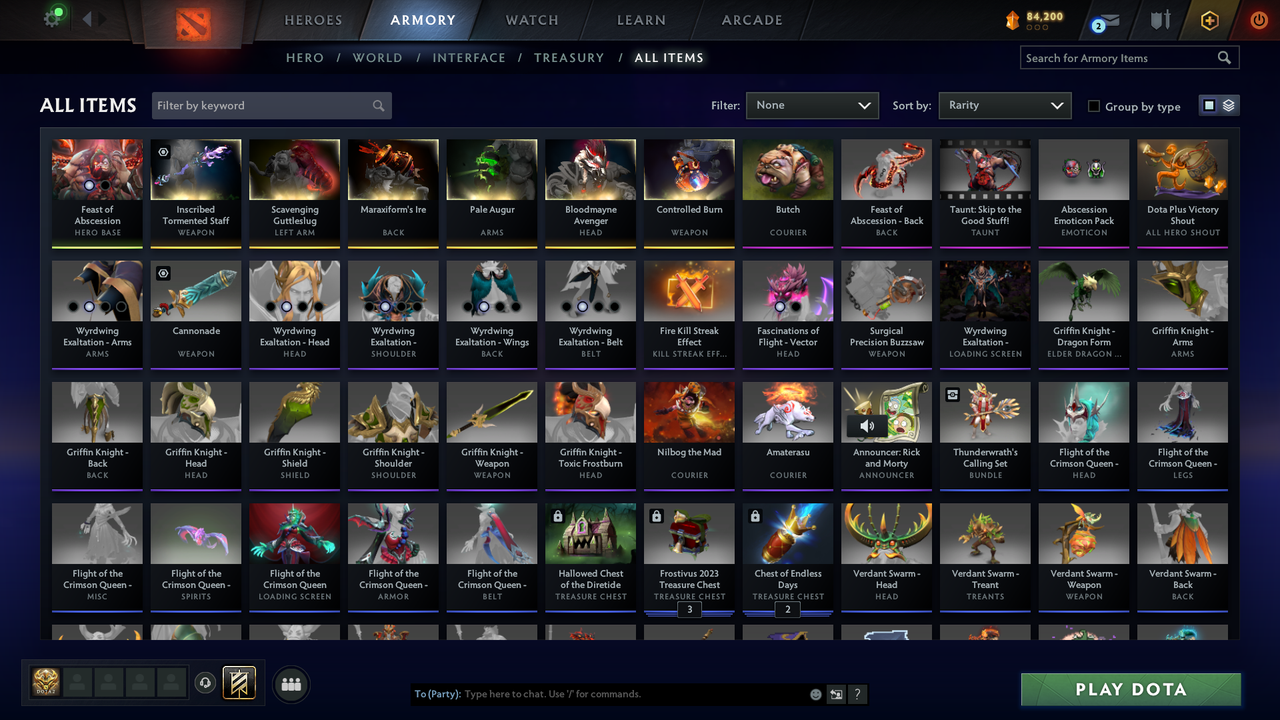1280x720 pixels.
Task: Click the power button to quit
Action: pos(1258,18)
